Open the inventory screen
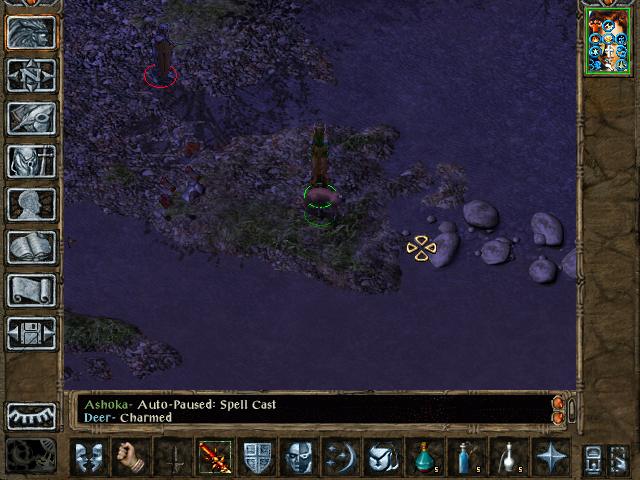Screen dimensions: 640x480 31,160
